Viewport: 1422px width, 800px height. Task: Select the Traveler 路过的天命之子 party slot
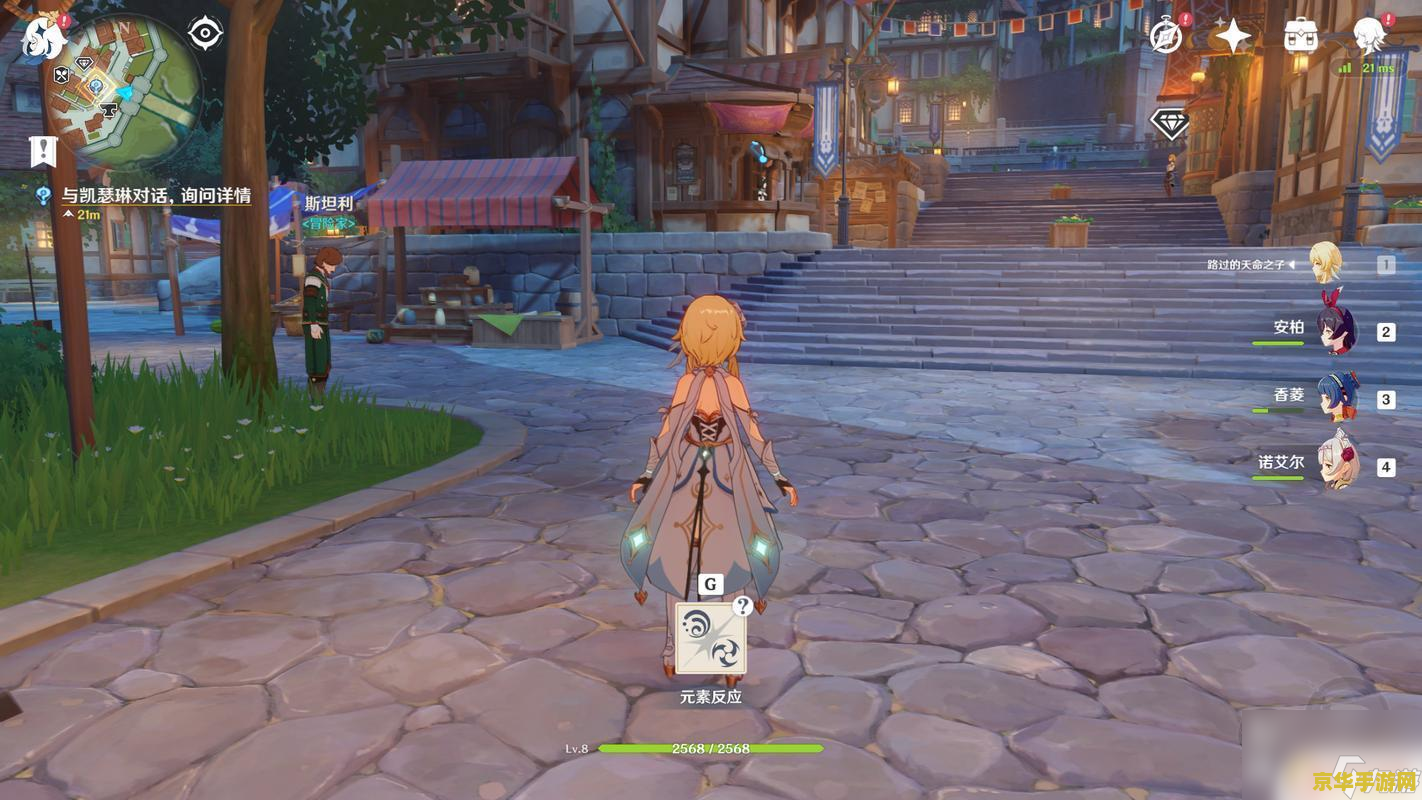pyautogui.click(x=1326, y=264)
